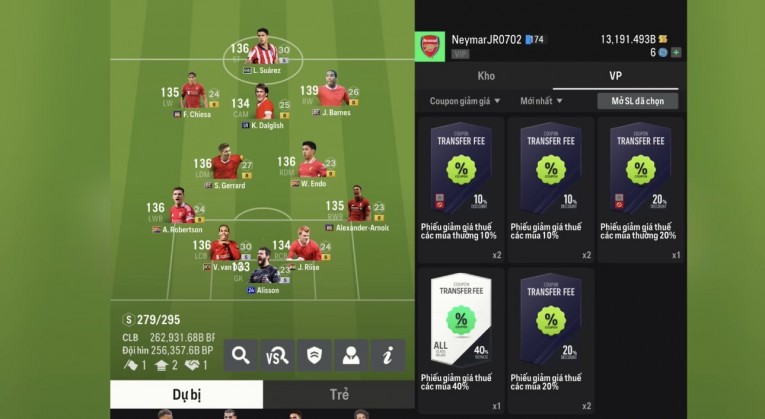Add currency with the plus button
The image size is (765, 419).
tap(677, 52)
